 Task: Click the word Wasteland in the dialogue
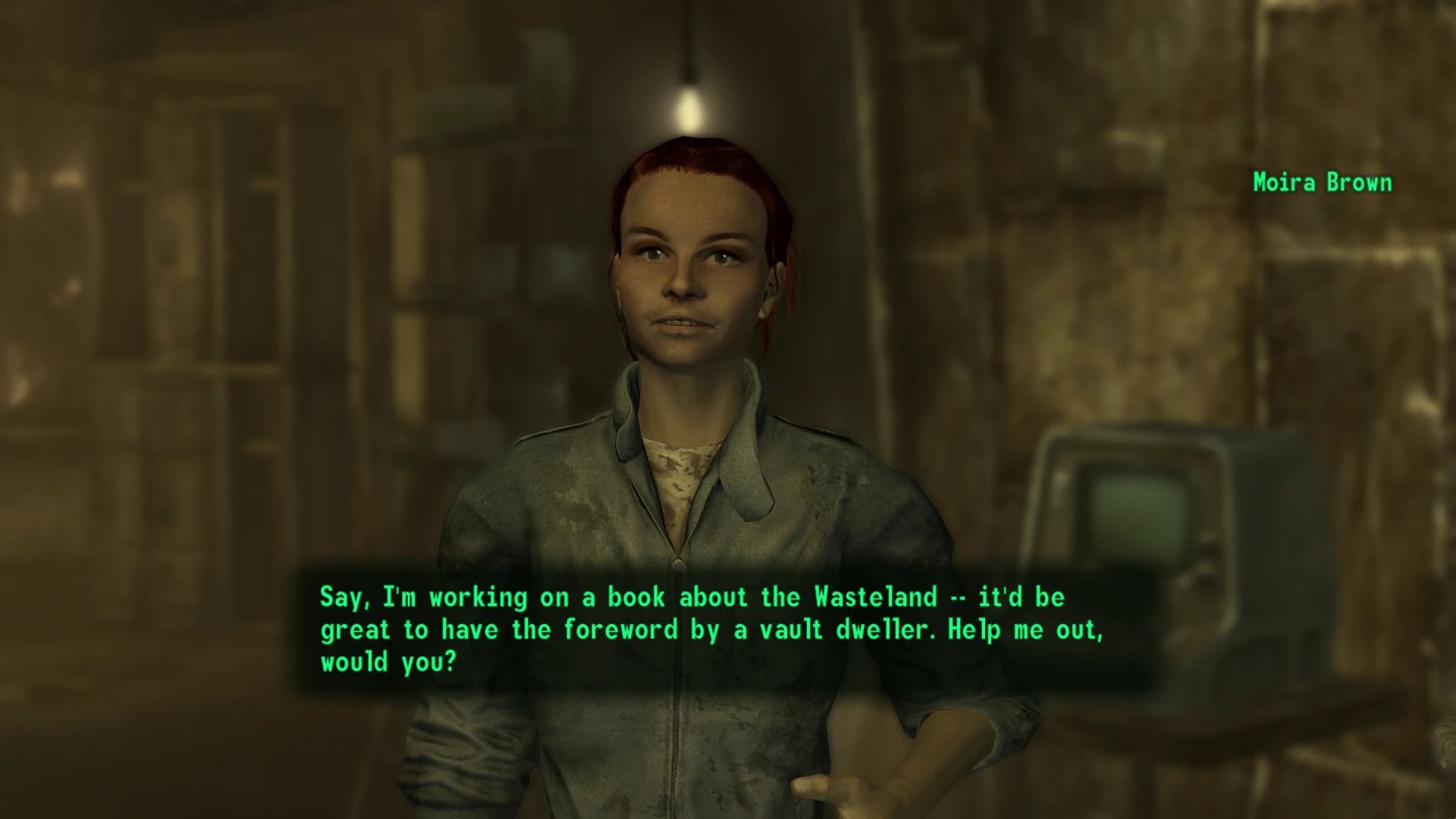(876, 597)
